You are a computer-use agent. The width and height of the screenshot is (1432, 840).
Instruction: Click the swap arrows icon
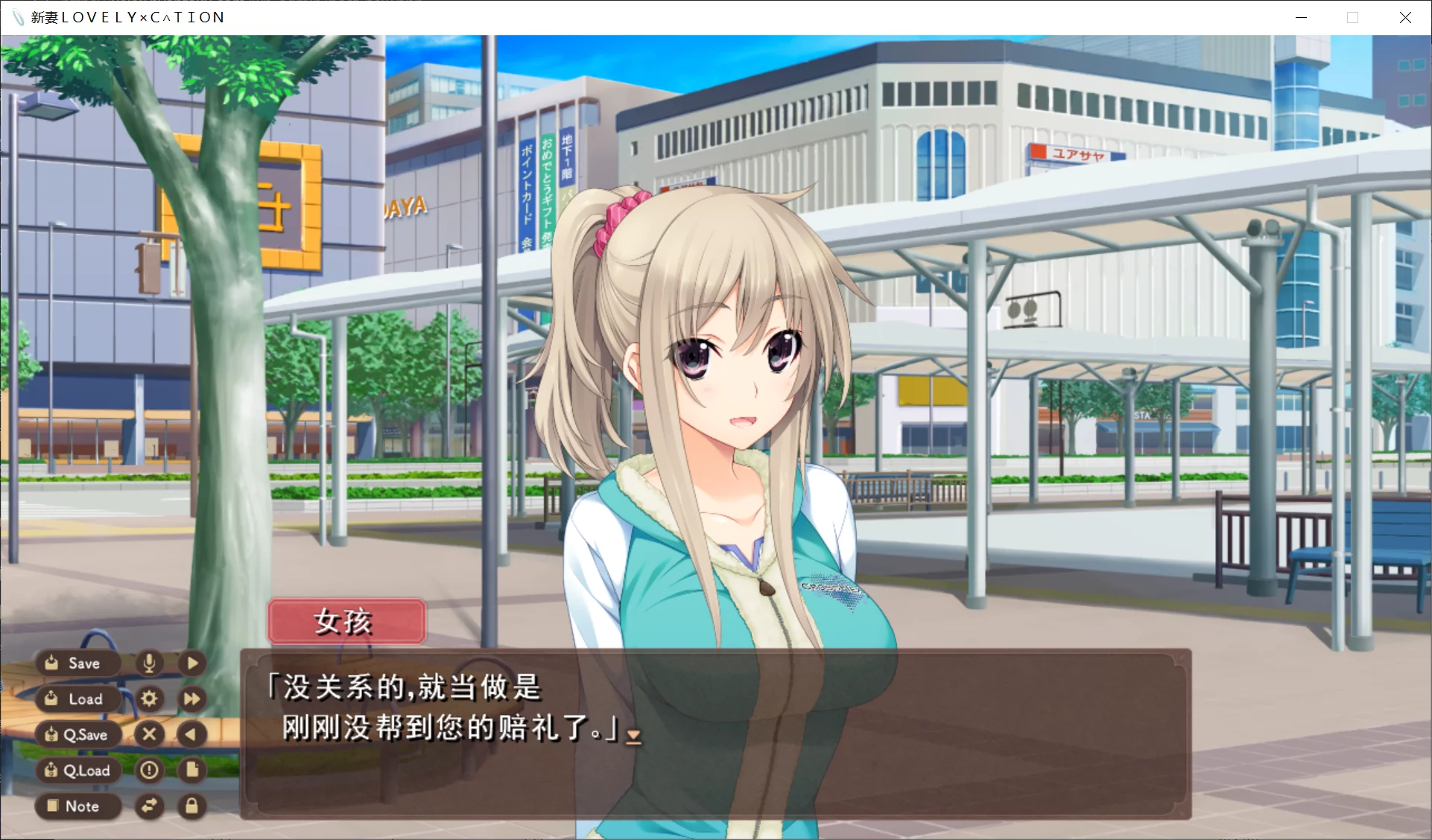click(149, 806)
